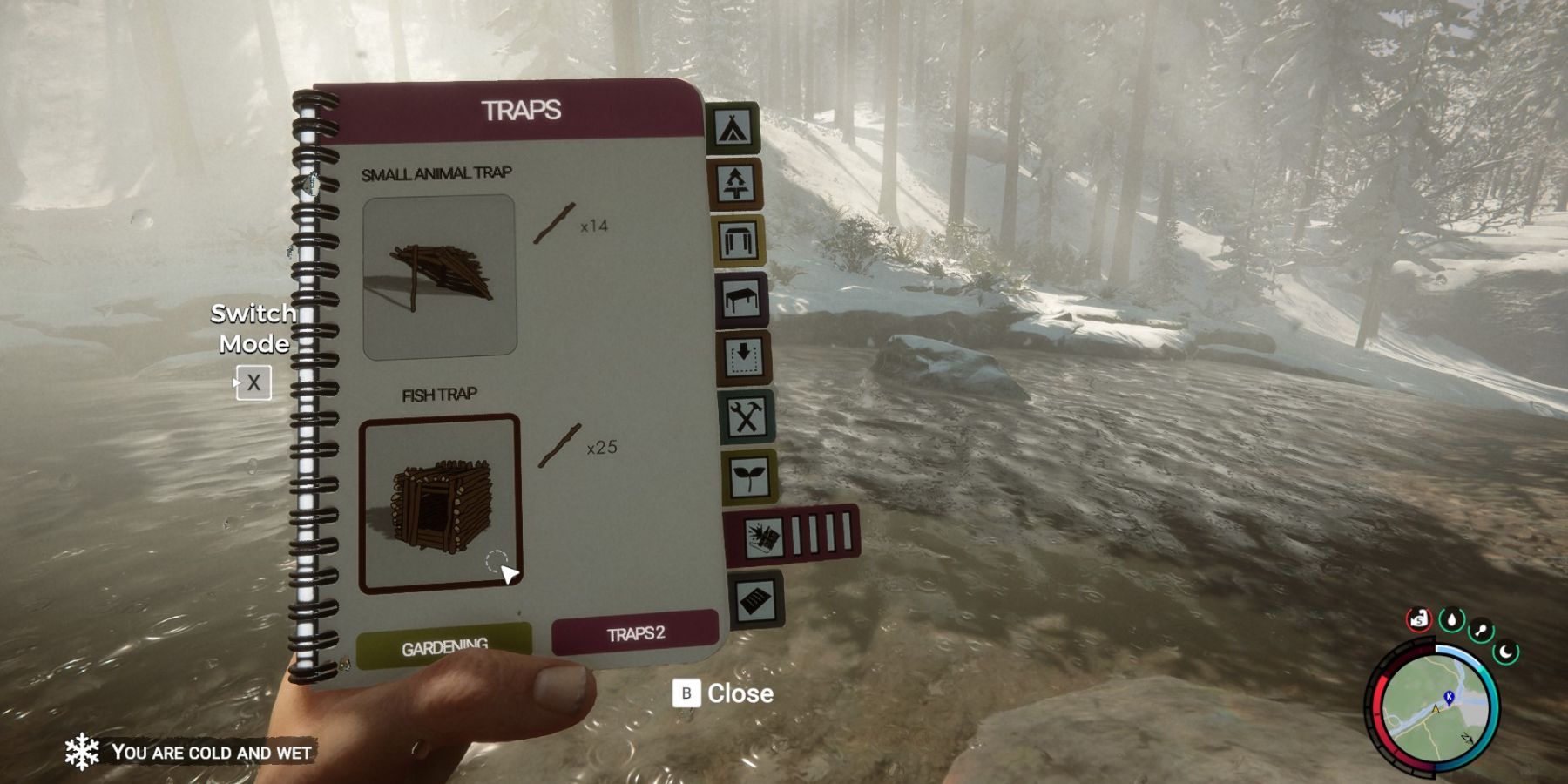
Task: Choose the Fish Trap blueprint
Action: click(x=440, y=504)
